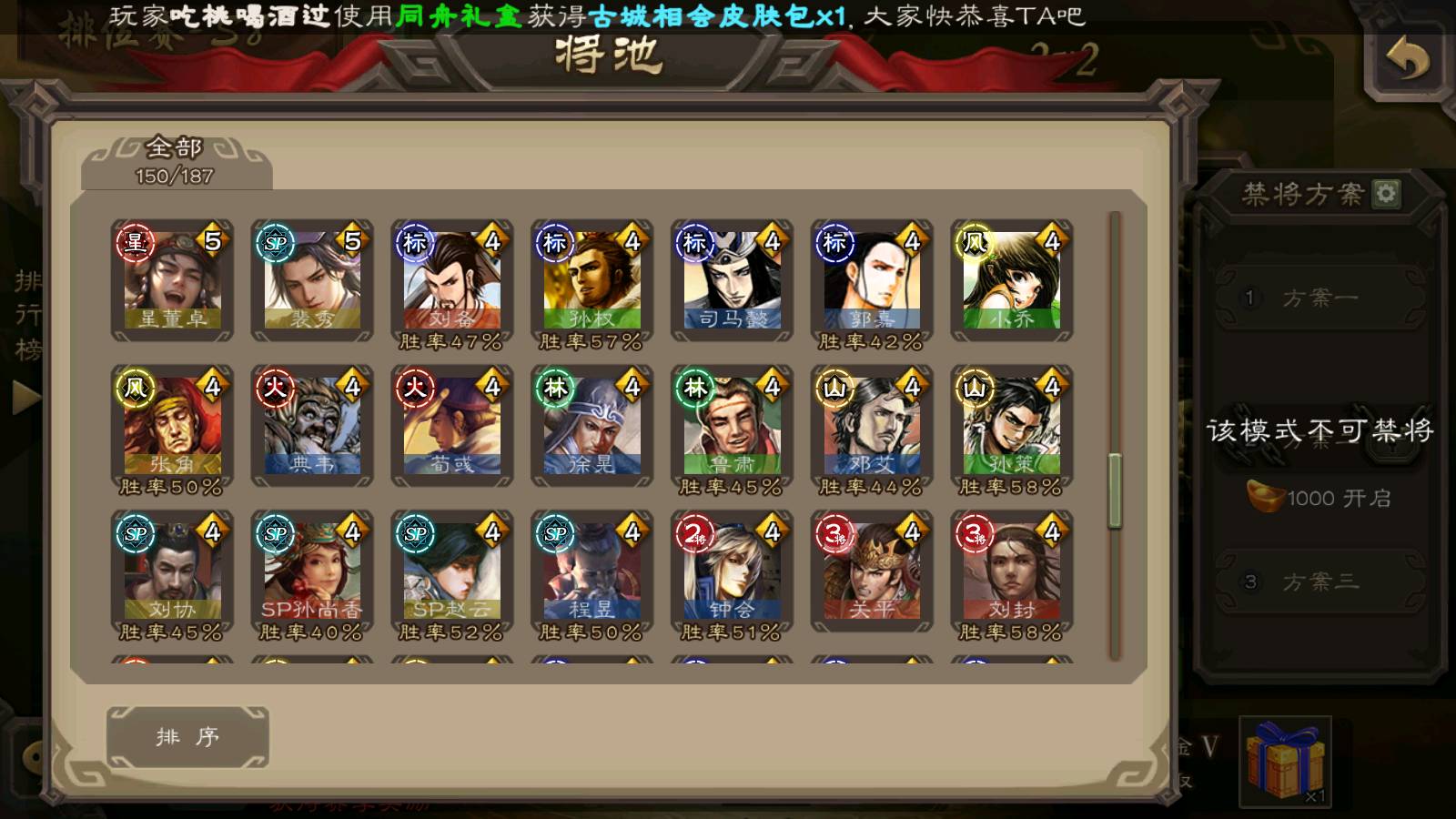This screenshot has height=819, width=1456.
Task: Open the 禁将方案 gear settings
Action: pyautogui.click(x=1386, y=193)
